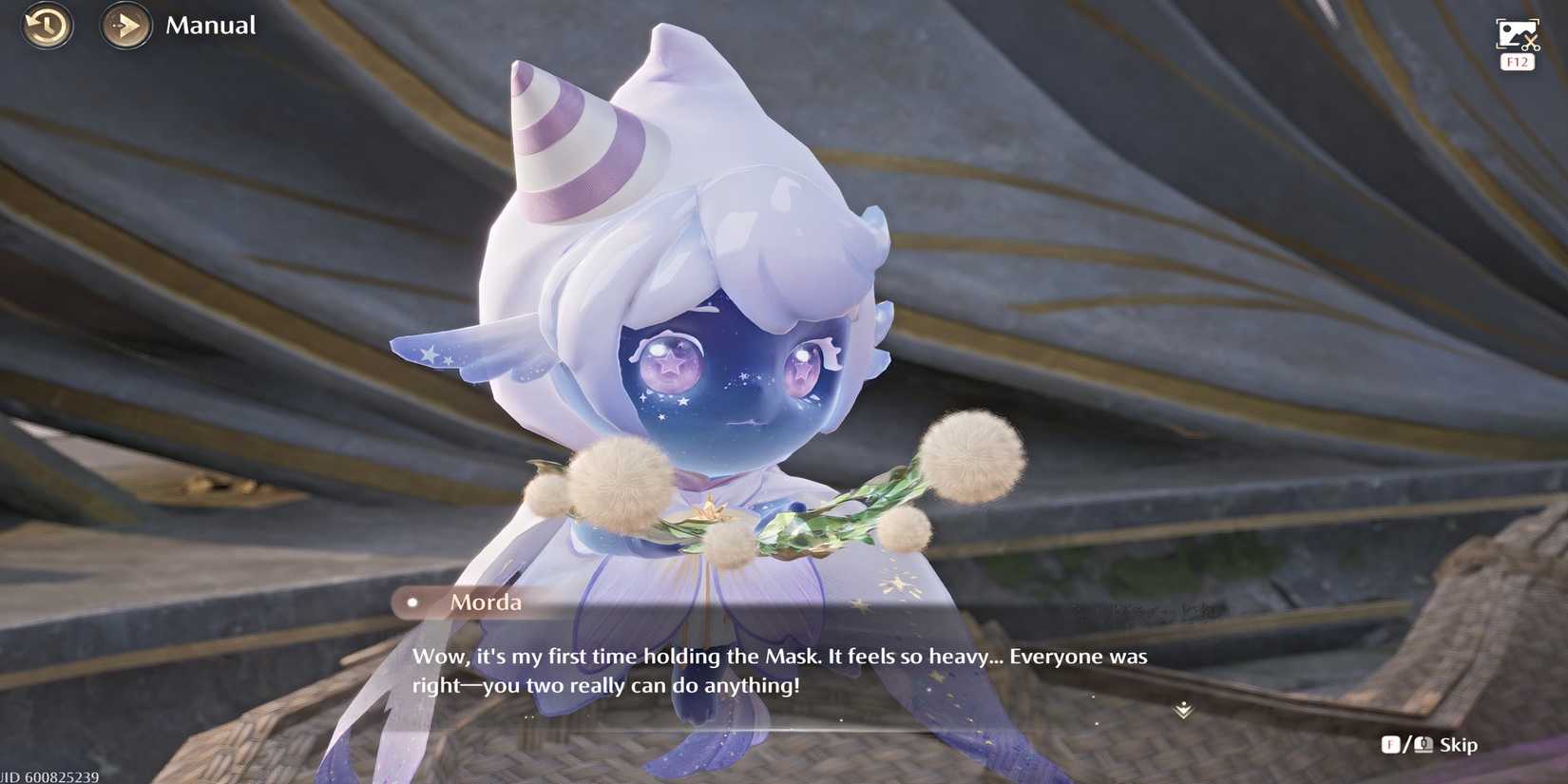The width and height of the screenshot is (1568, 784).
Task: Expand the downward double-arrow indicator
Action: point(1182,709)
